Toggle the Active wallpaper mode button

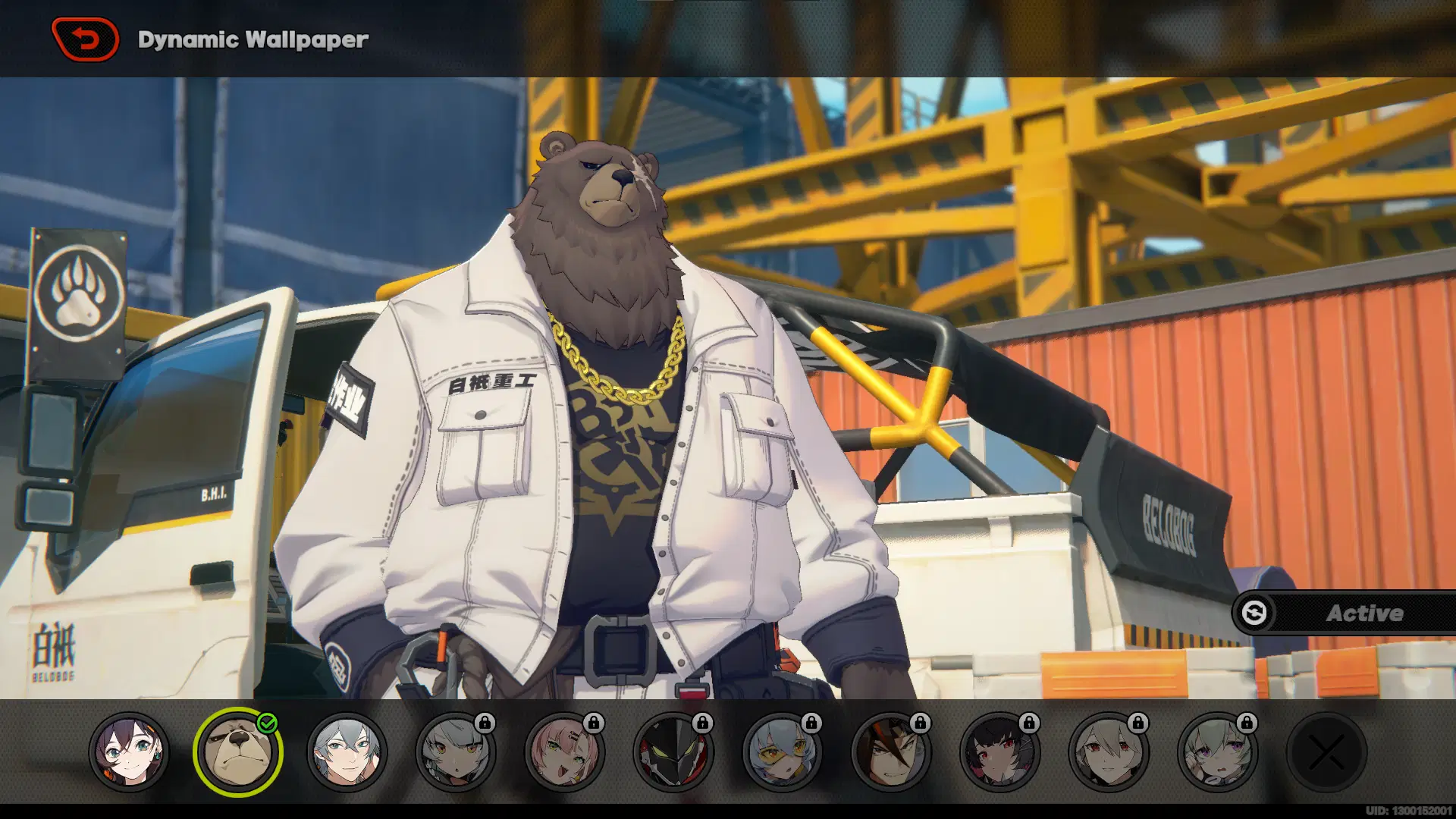click(1344, 613)
